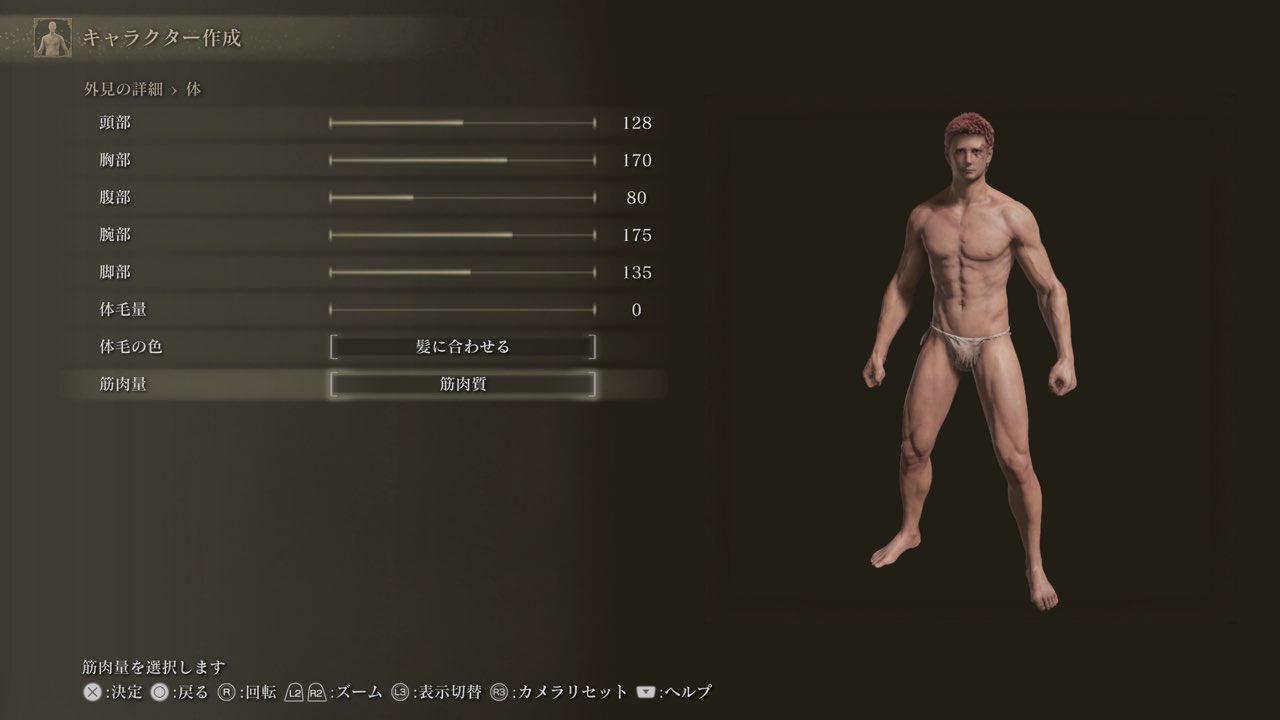1280x720 pixels.
Task: Choose the 筋肉量 option box showing 筋肉質
Action: (x=462, y=384)
